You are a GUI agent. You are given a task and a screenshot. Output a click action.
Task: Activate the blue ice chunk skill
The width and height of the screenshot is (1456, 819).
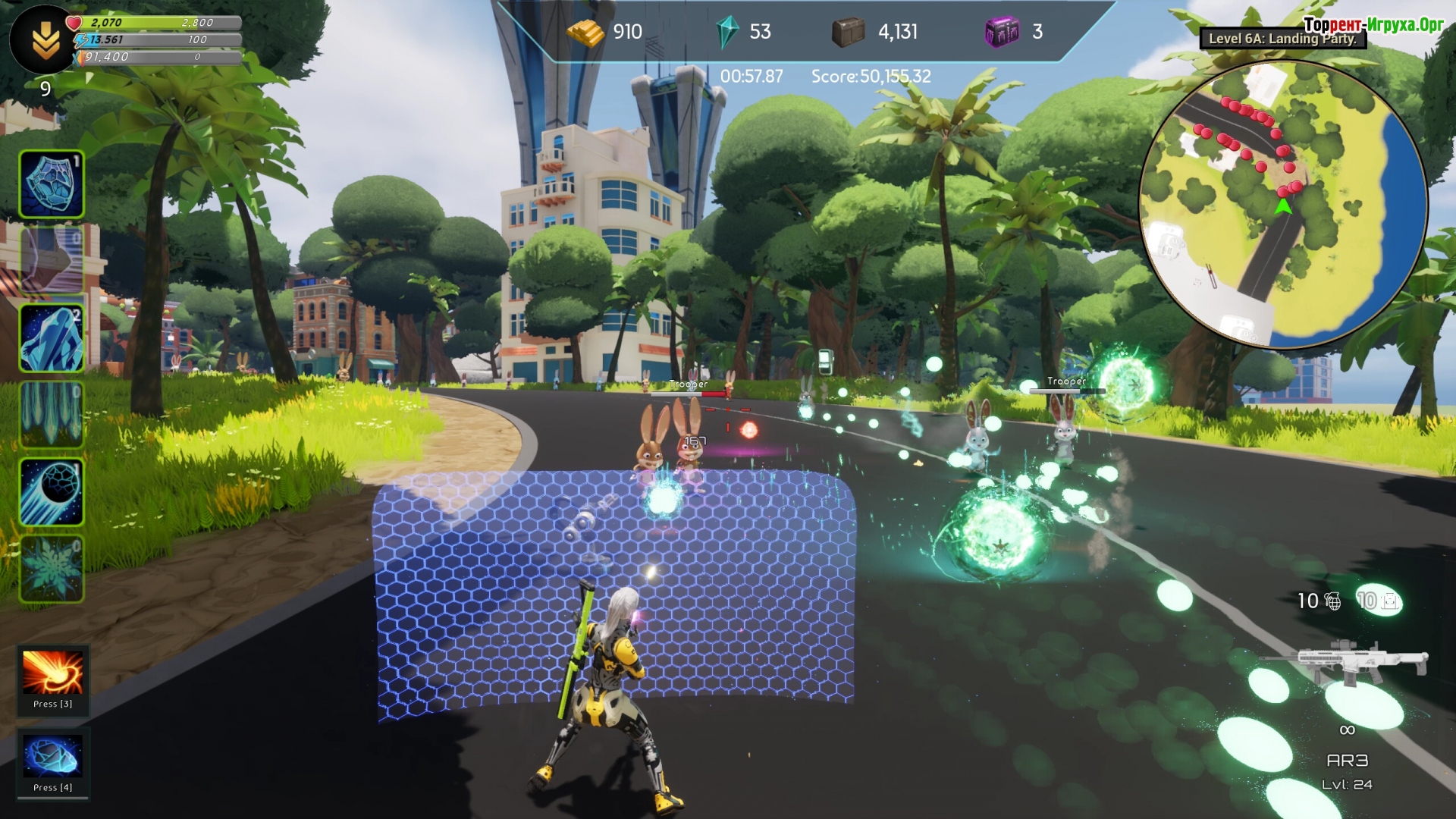click(52, 756)
